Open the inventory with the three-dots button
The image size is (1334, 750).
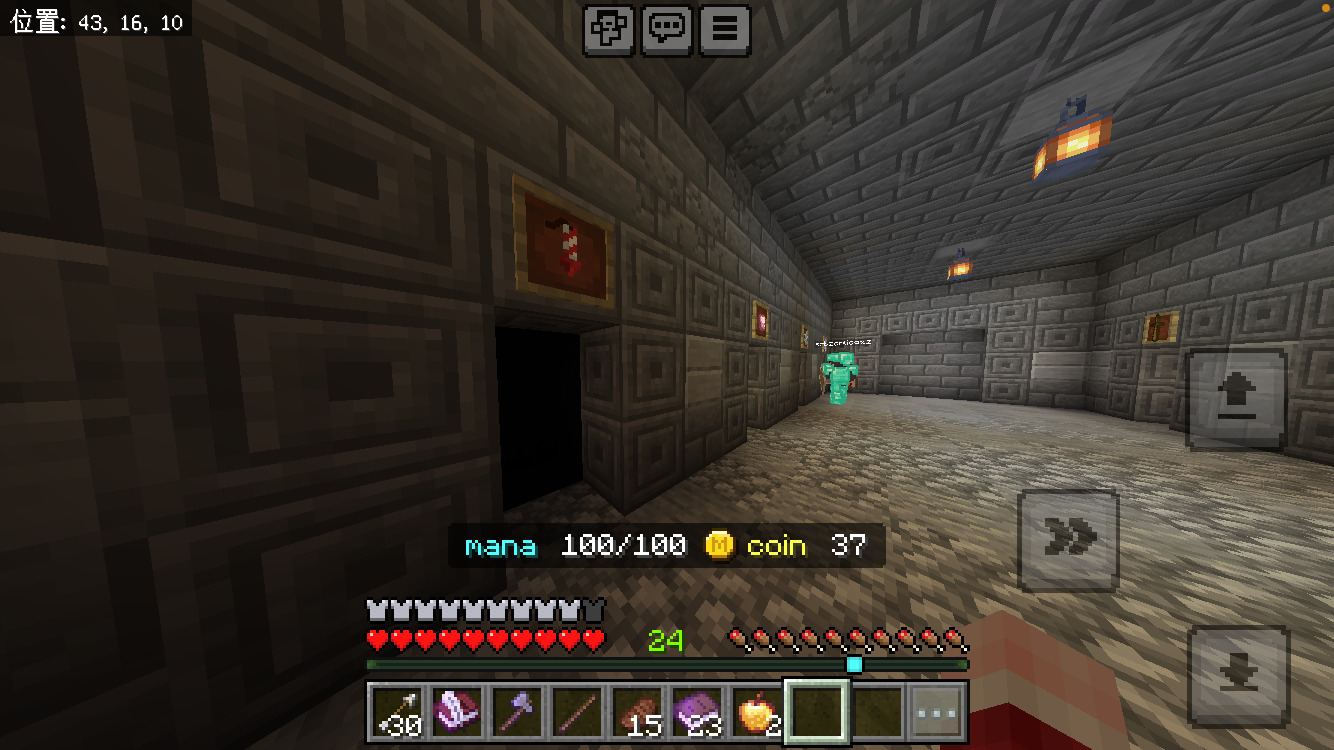(x=937, y=713)
